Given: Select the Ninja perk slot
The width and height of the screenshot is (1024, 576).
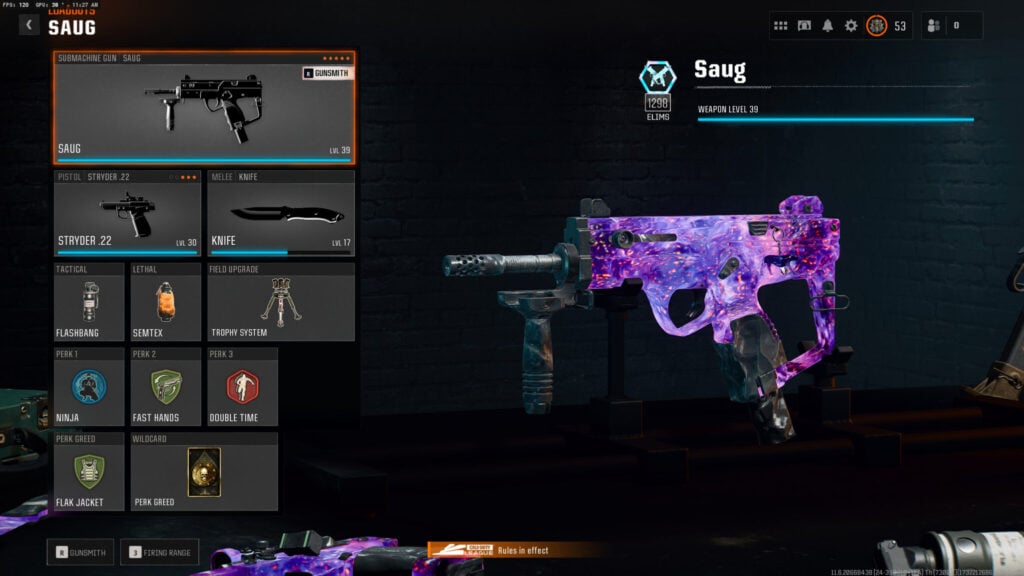Looking at the screenshot, I should [x=89, y=386].
